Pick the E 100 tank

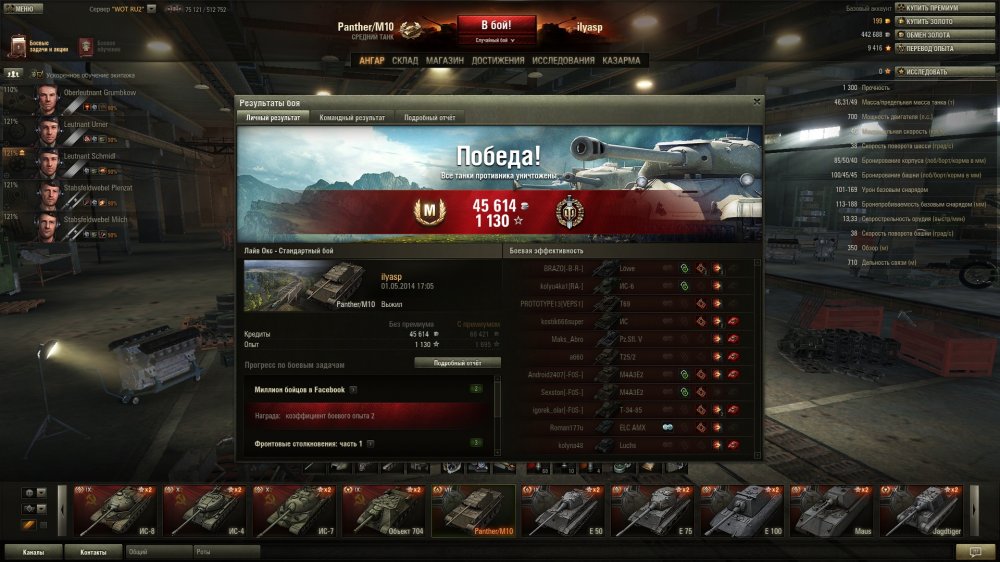742,511
